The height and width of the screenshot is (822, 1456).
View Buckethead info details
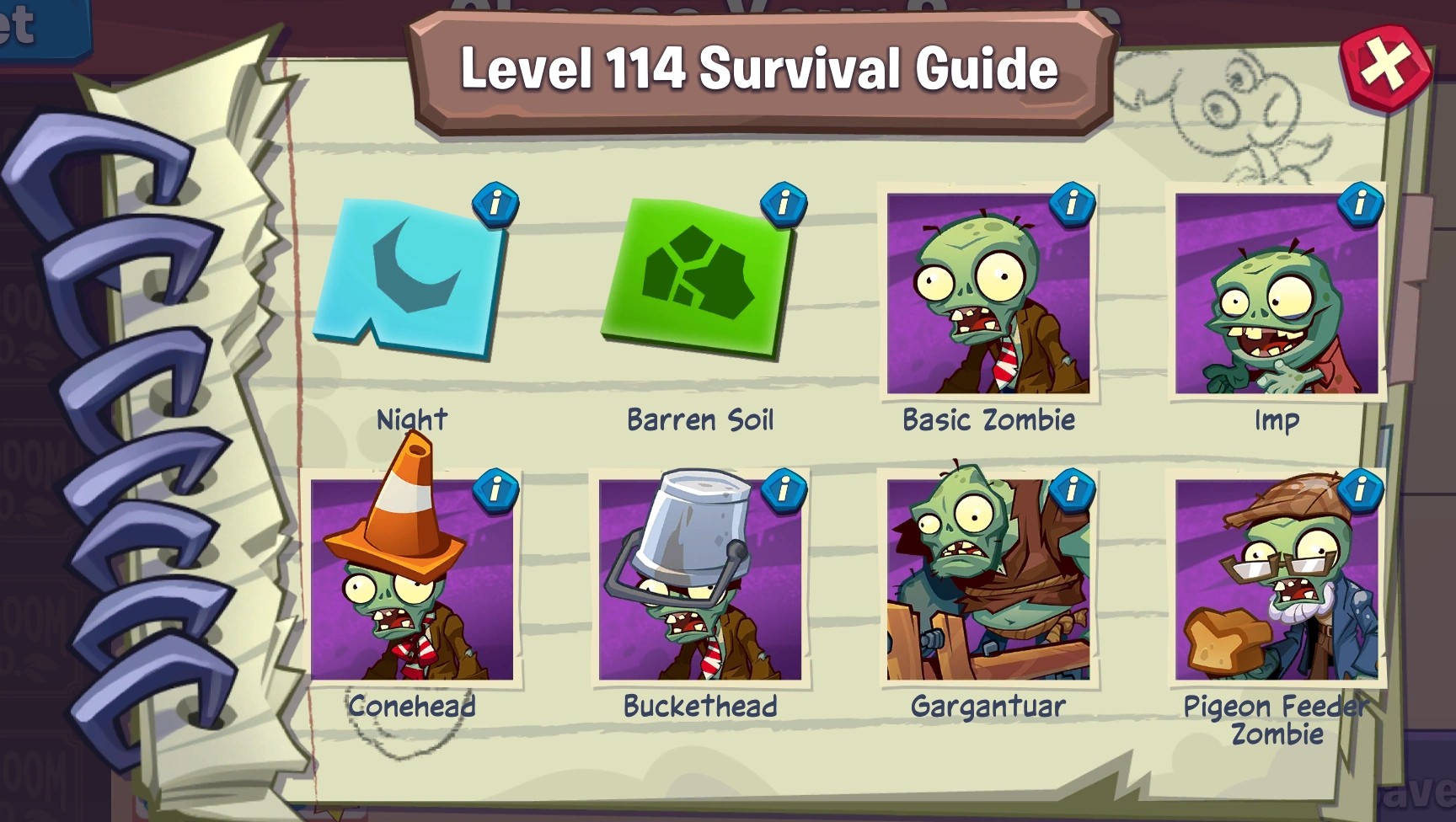[x=784, y=489]
